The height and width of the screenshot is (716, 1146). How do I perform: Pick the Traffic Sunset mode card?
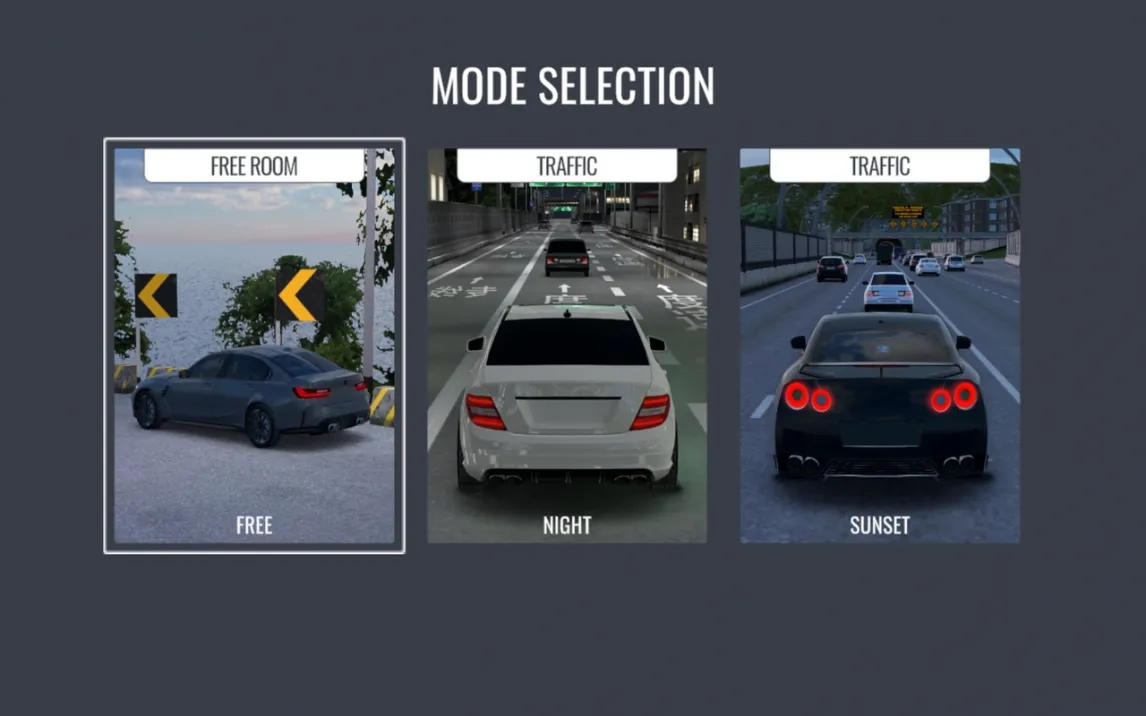[x=880, y=346]
